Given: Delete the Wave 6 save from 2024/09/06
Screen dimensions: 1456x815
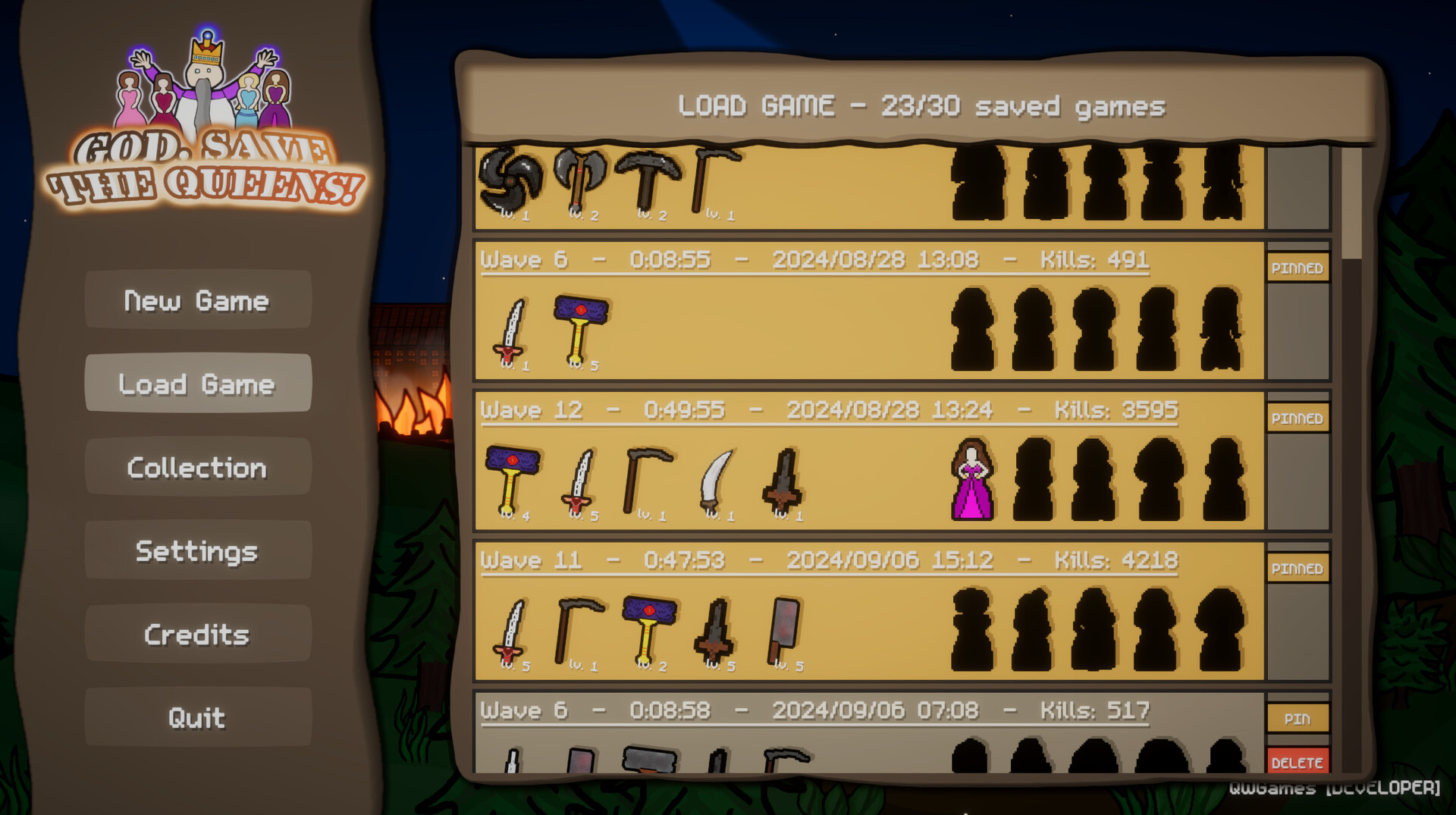Looking at the screenshot, I should pos(1298,762).
